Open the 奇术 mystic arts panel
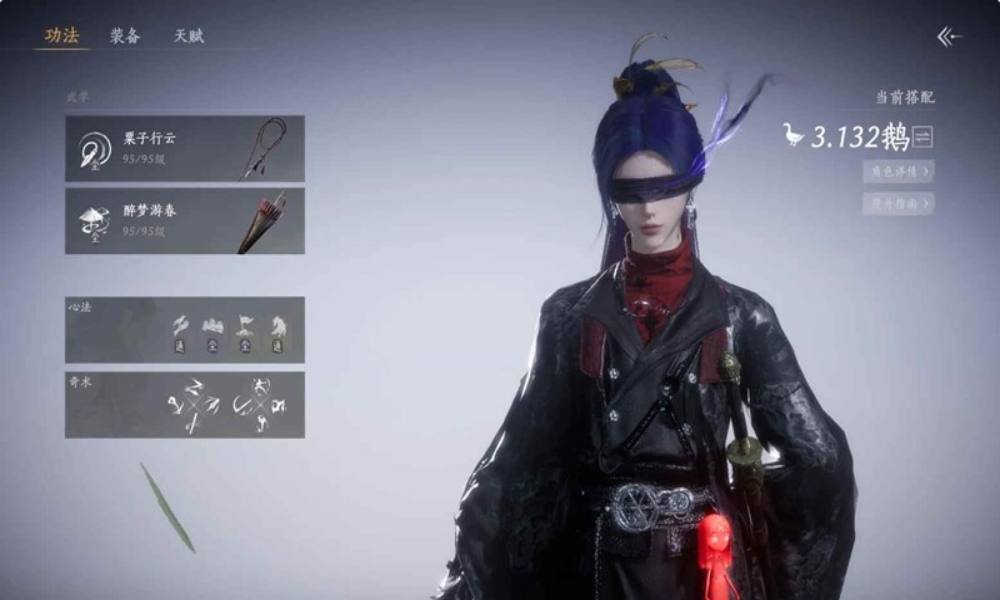The height and width of the screenshot is (600, 1000). 185,405
